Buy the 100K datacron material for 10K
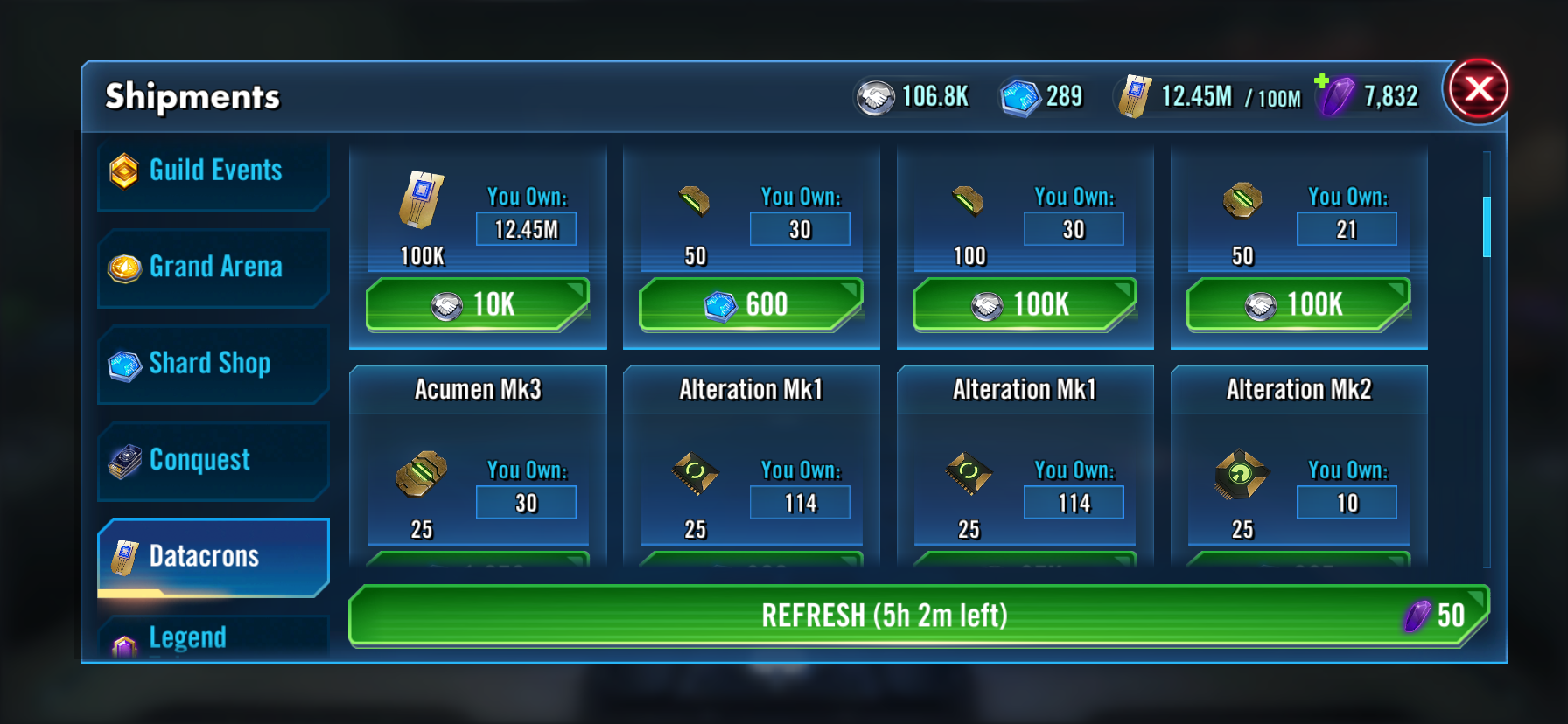Screen dimensions: 1568x724 coord(477,304)
